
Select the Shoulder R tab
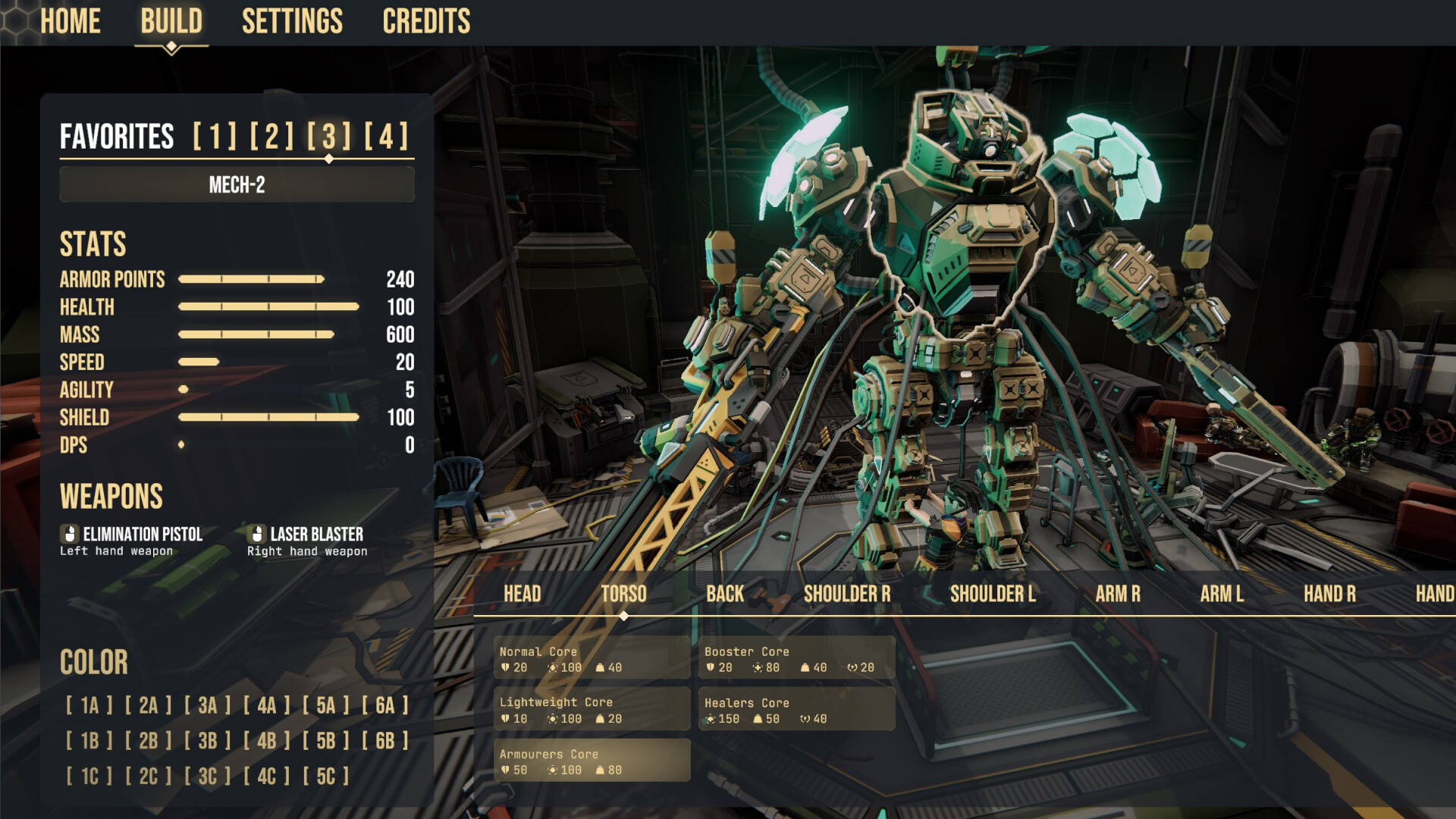(847, 594)
